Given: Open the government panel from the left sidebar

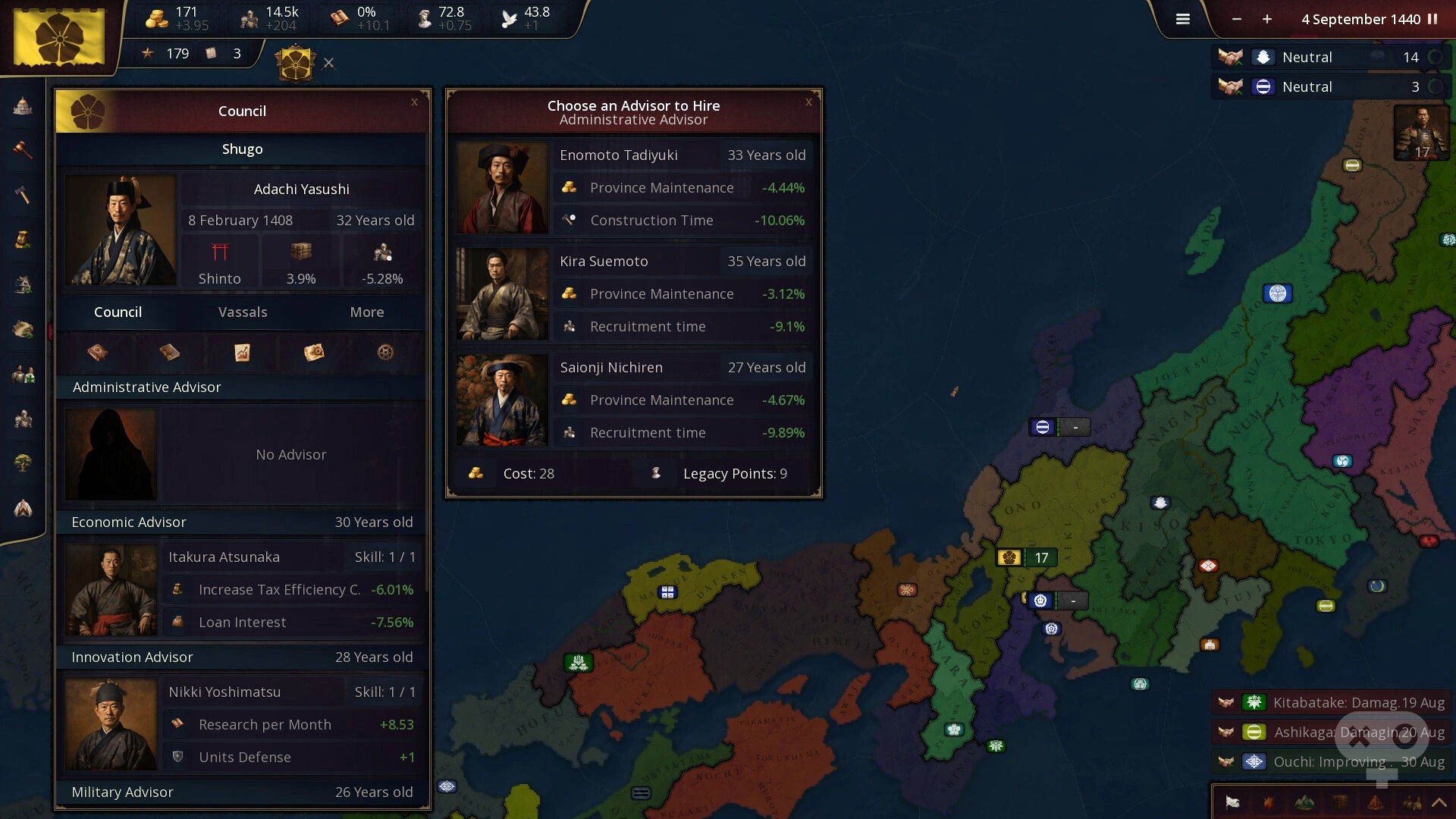Looking at the screenshot, I should (23, 106).
